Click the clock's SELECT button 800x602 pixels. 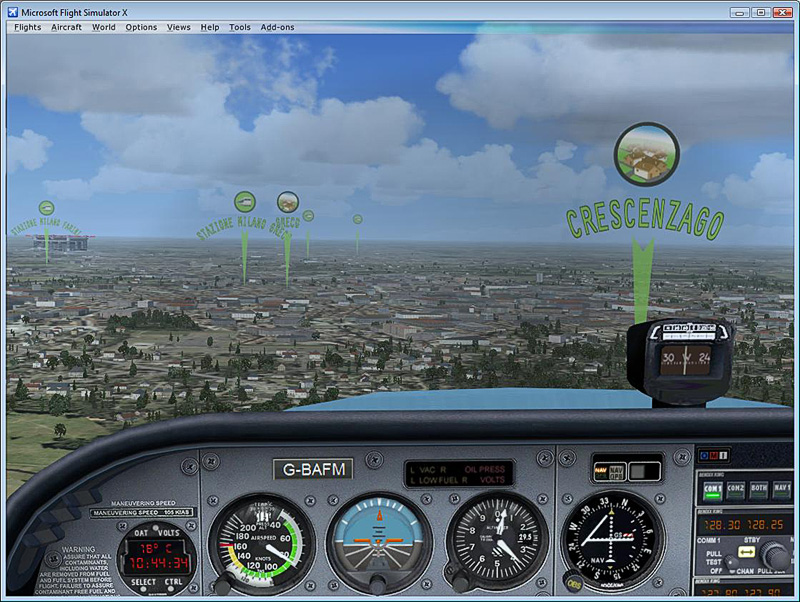[x=144, y=582]
